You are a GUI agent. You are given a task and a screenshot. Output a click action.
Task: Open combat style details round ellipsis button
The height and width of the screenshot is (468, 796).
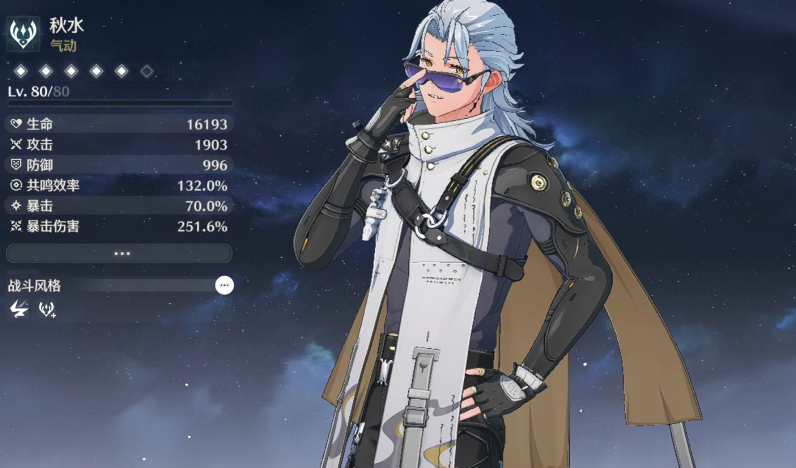(225, 285)
